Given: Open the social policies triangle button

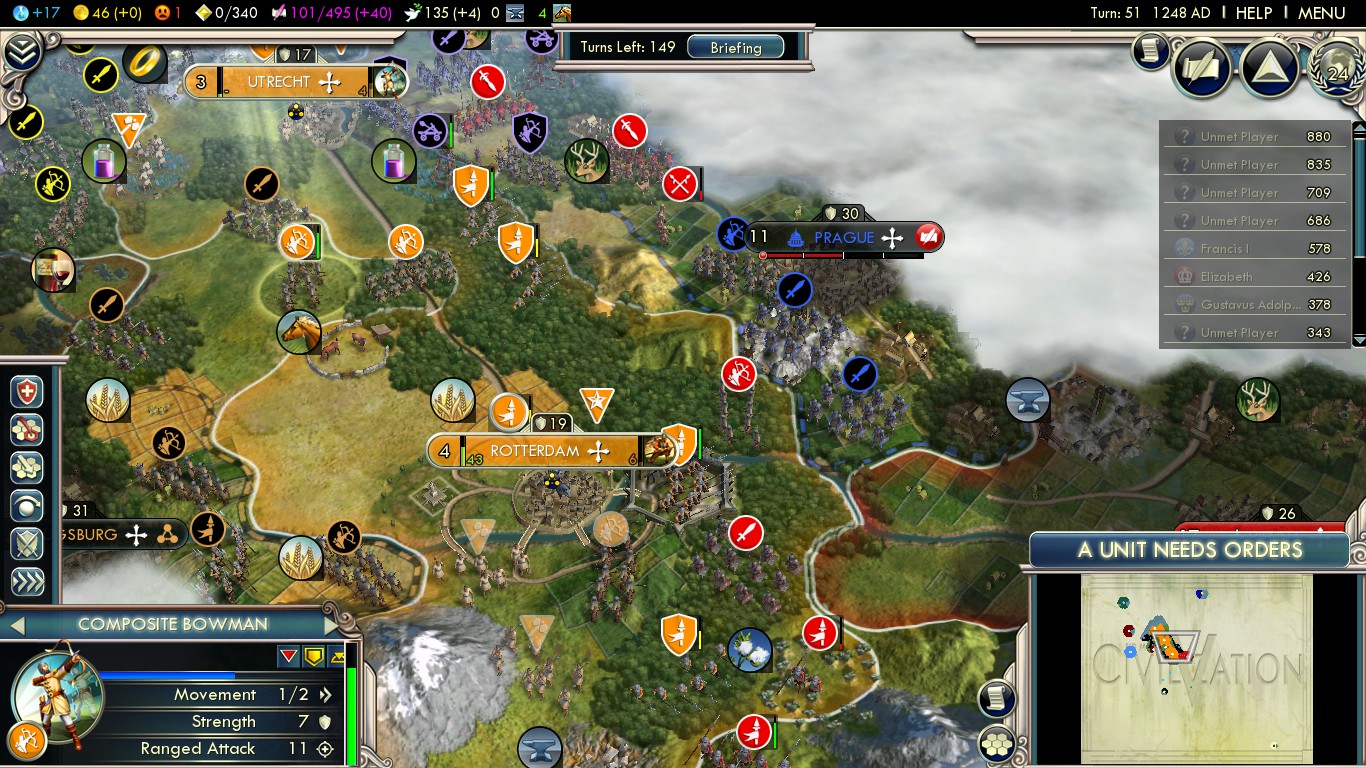Looking at the screenshot, I should (1269, 67).
